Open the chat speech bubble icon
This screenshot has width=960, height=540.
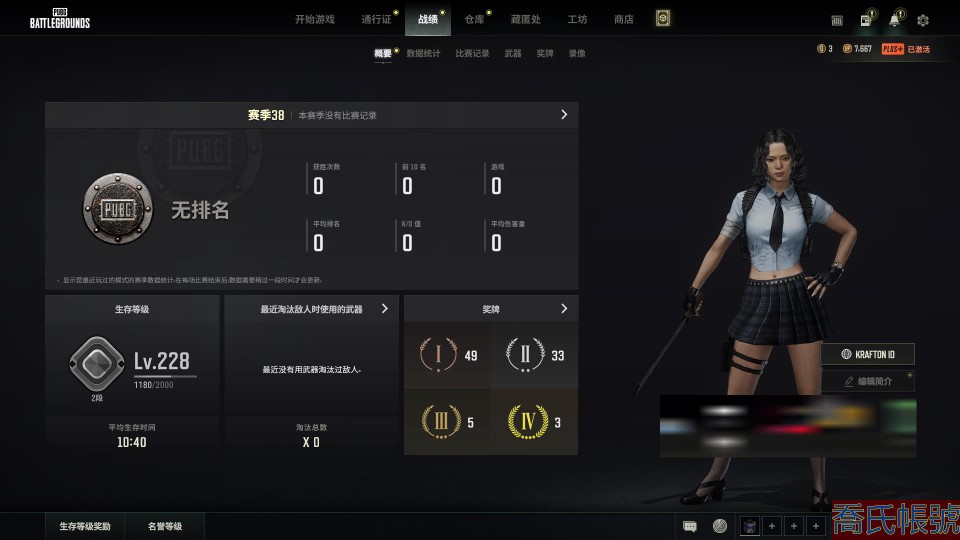pos(690,526)
